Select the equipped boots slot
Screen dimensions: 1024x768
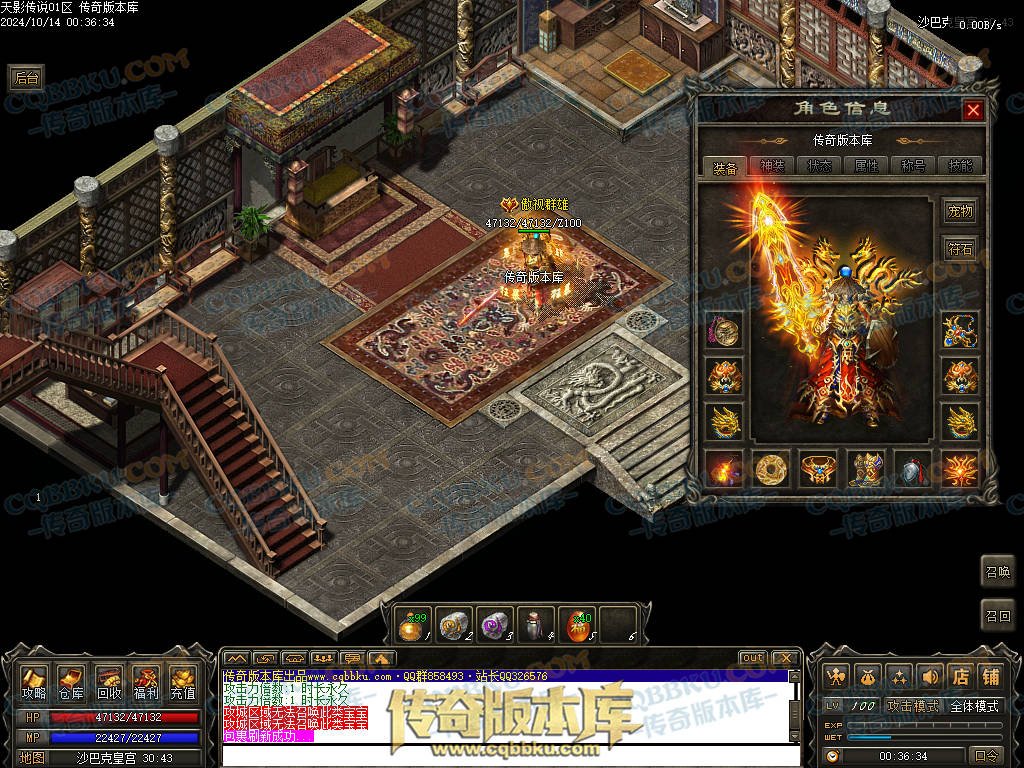point(865,468)
